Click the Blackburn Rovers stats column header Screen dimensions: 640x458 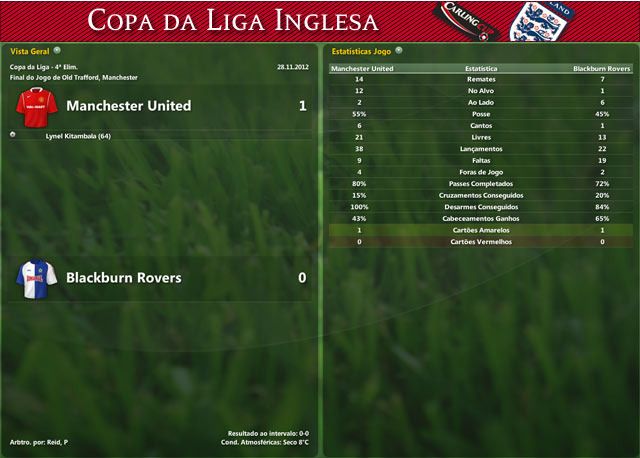pyautogui.click(x=601, y=69)
